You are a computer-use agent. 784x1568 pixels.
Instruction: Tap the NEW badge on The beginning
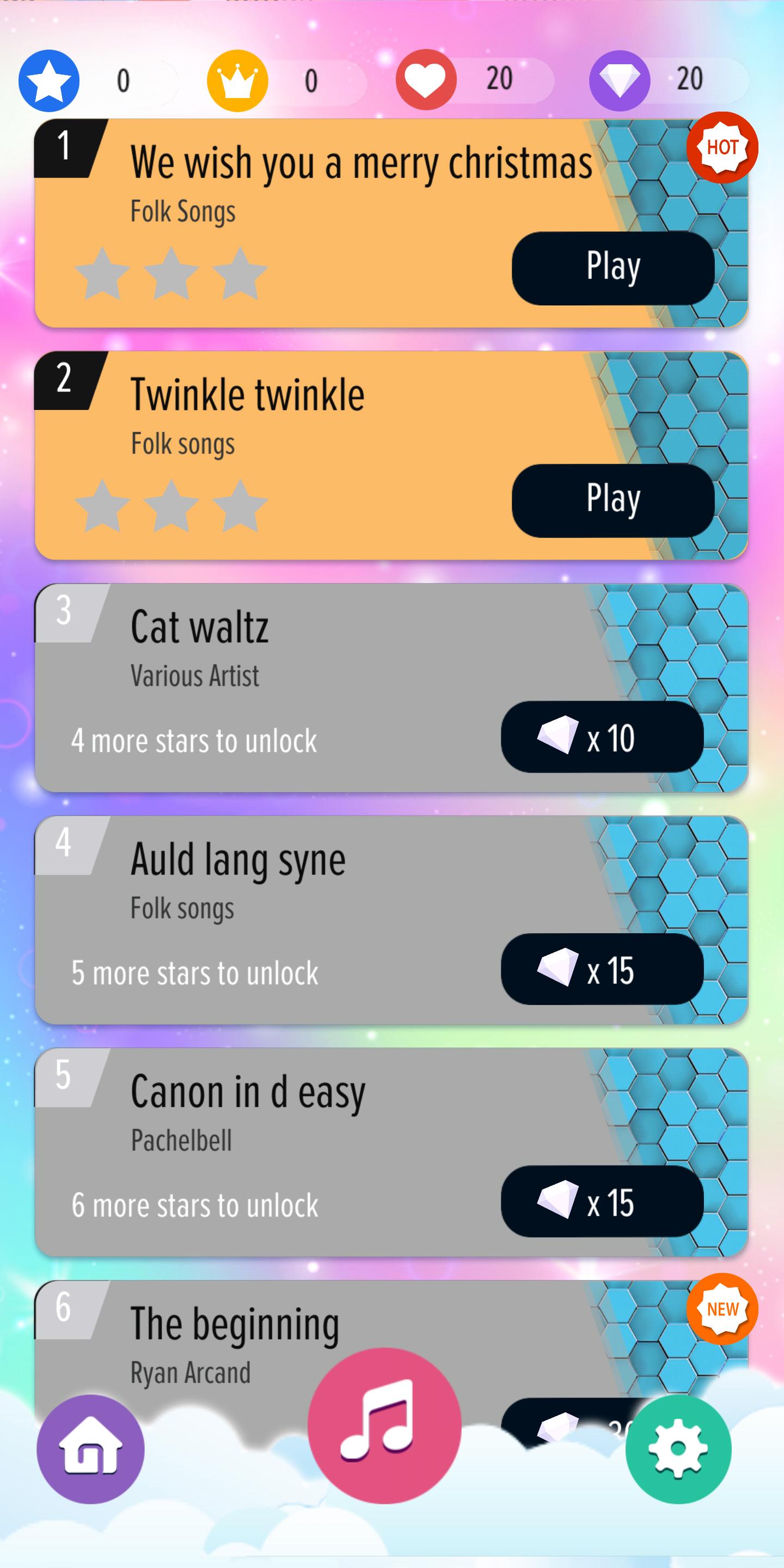[722, 1307]
